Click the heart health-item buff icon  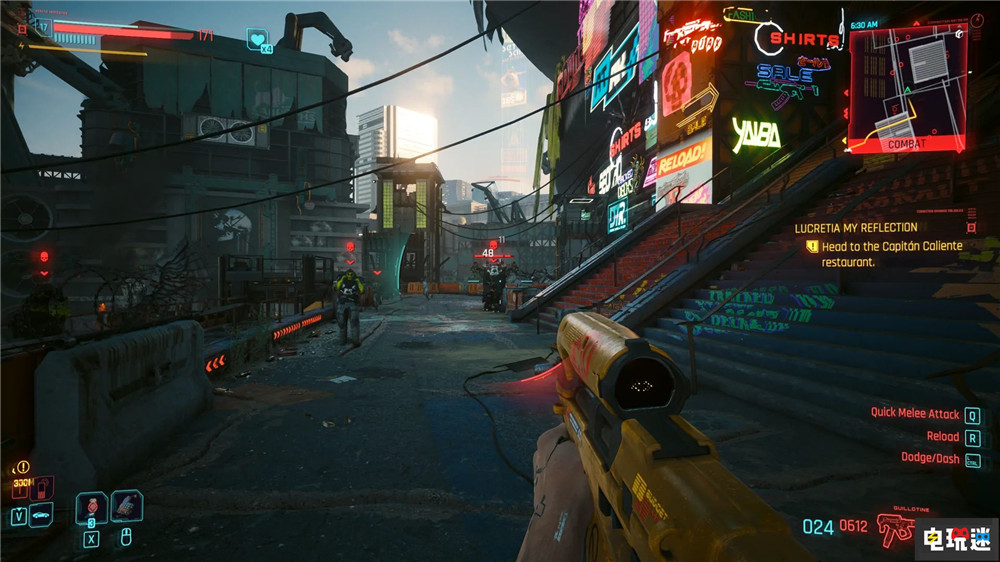click(257, 39)
